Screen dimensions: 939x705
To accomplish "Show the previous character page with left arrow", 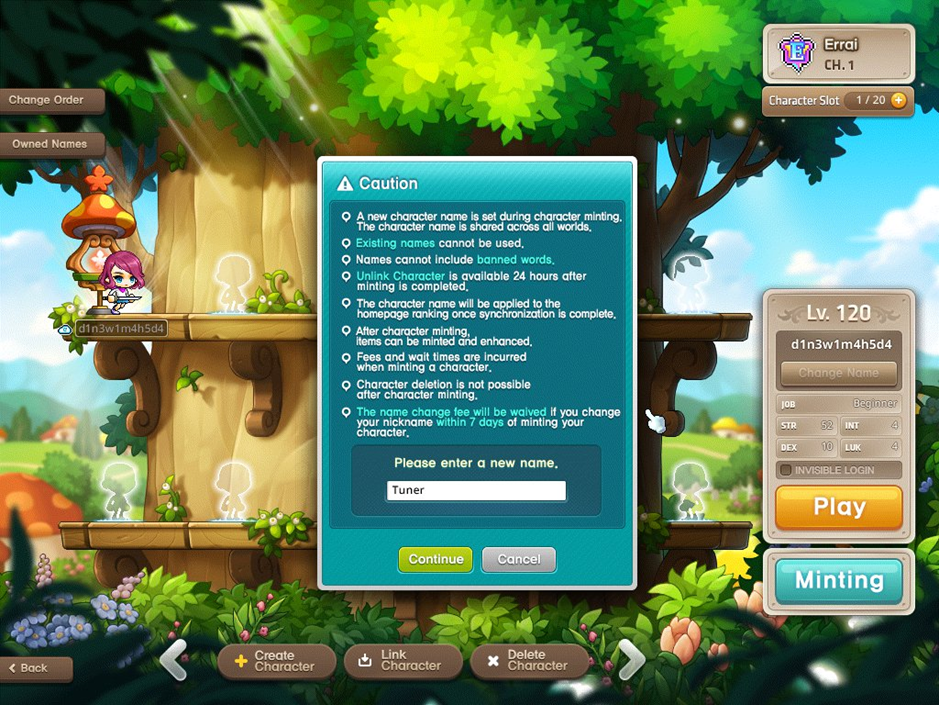I will [x=174, y=660].
